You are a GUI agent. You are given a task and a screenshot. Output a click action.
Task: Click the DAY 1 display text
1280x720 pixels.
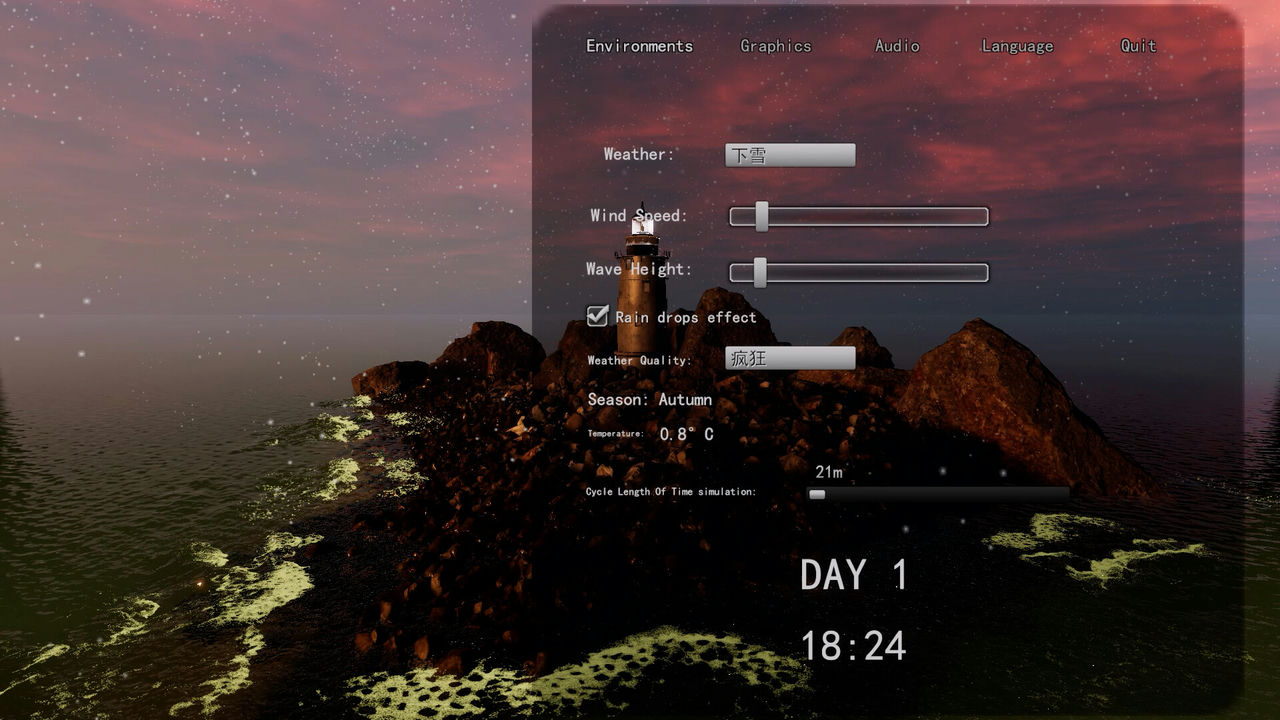(854, 574)
